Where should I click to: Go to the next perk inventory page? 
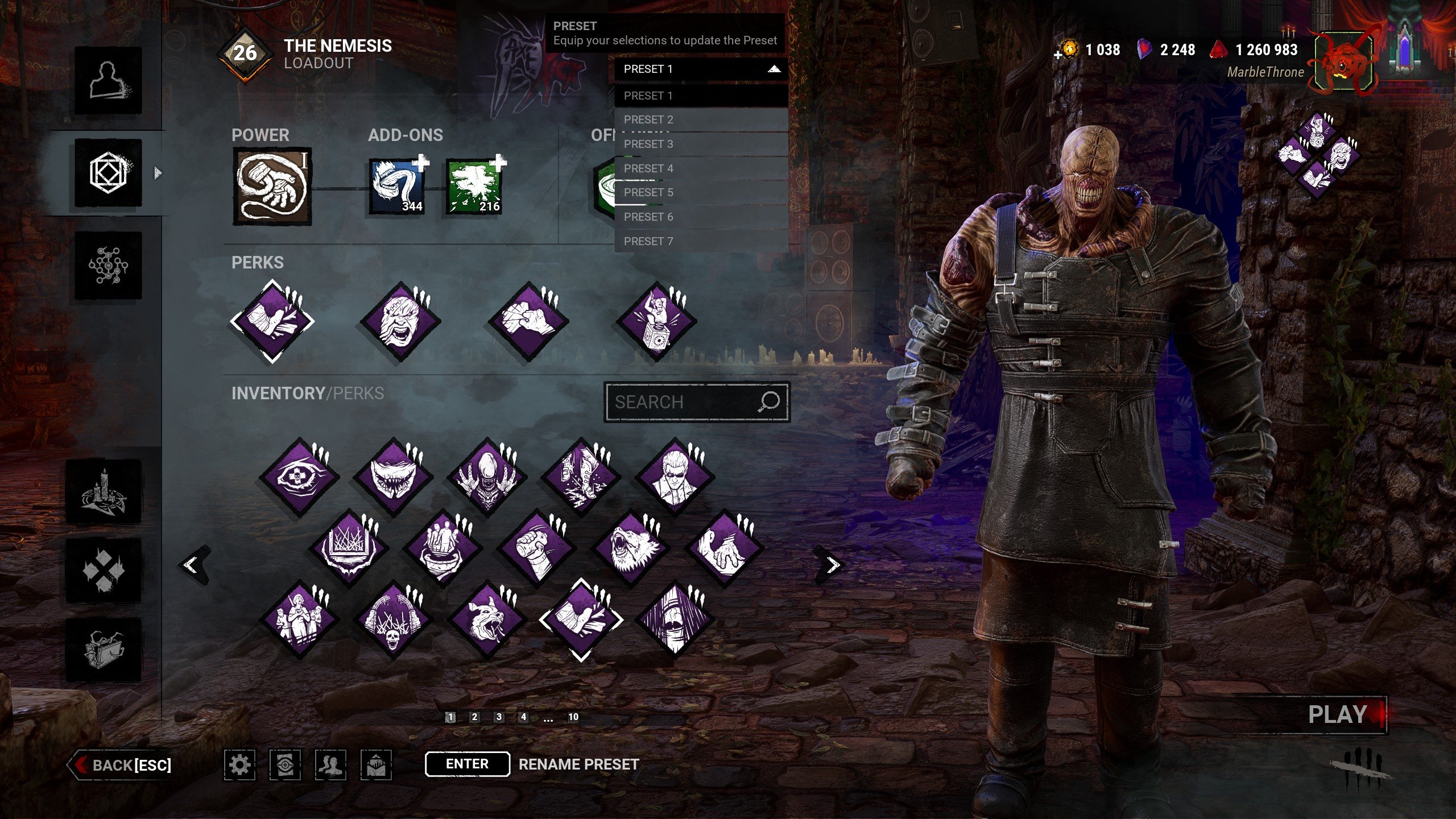click(x=833, y=565)
